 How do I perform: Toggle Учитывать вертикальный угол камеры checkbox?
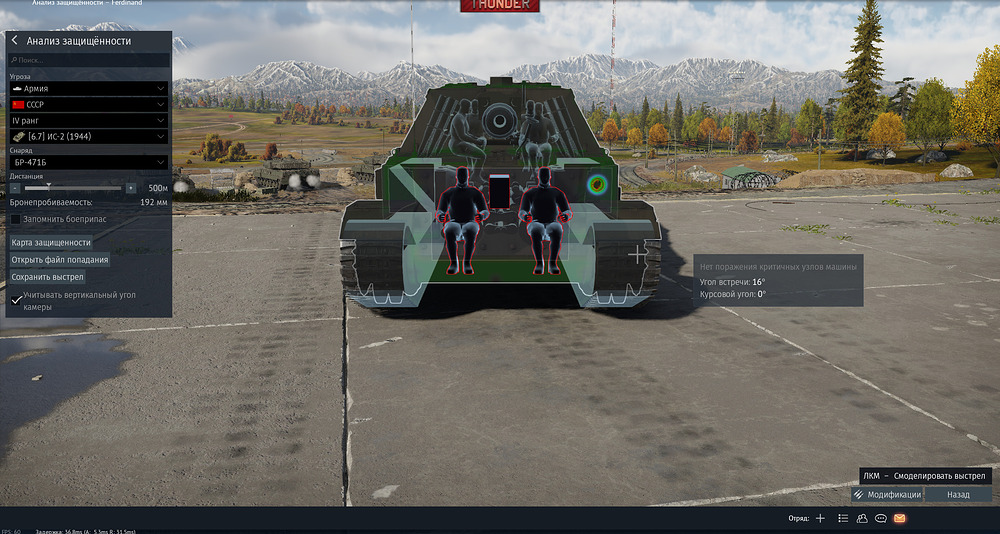(x=16, y=299)
